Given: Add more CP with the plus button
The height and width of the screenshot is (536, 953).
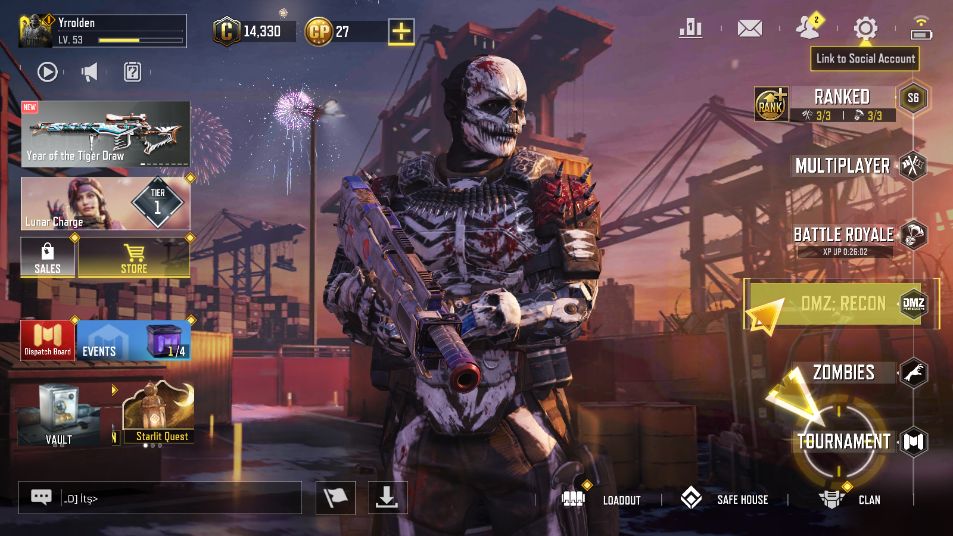Looking at the screenshot, I should pos(401,31).
